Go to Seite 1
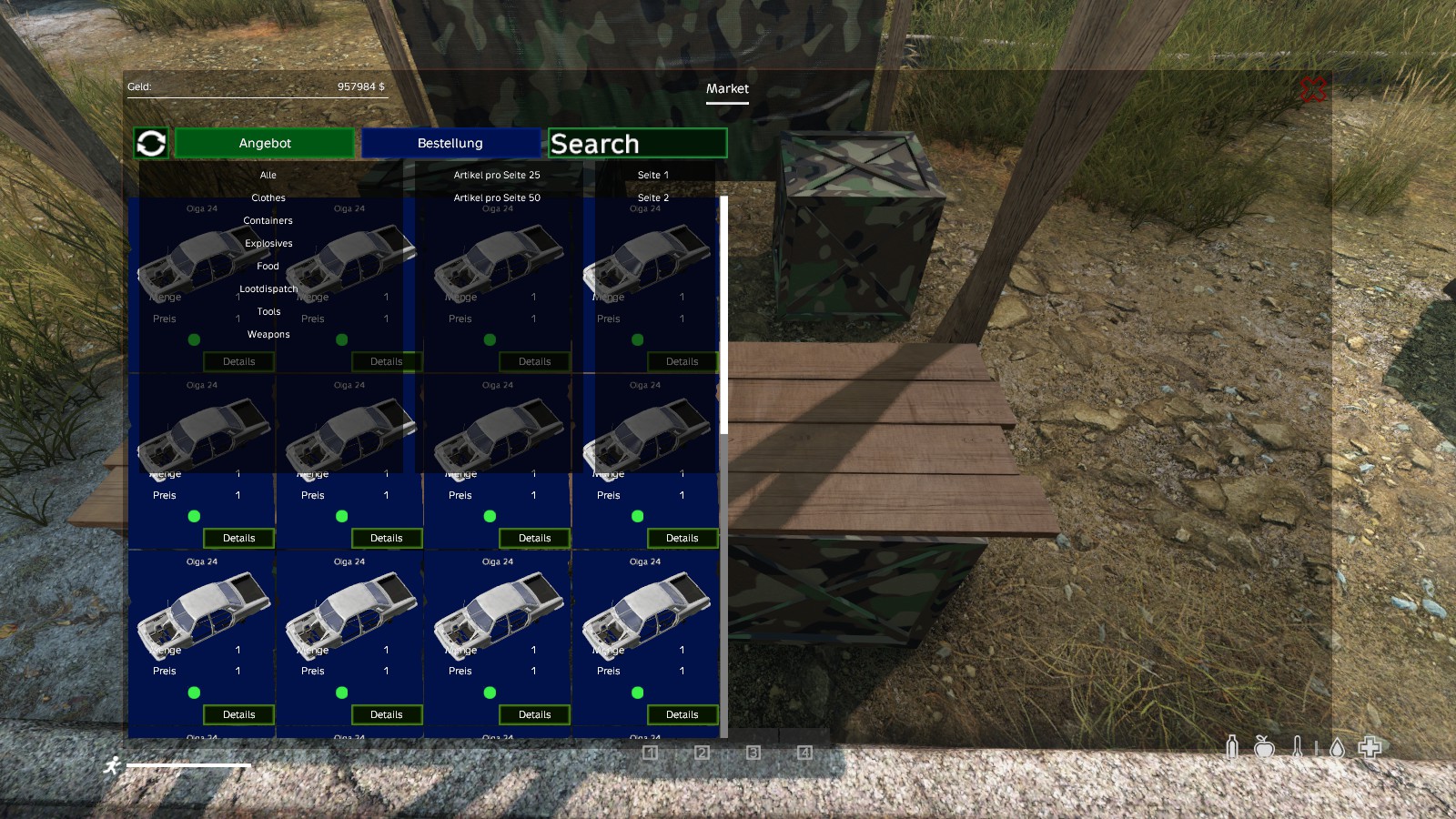The height and width of the screenshot is (819, 1456). click(653, 175)
